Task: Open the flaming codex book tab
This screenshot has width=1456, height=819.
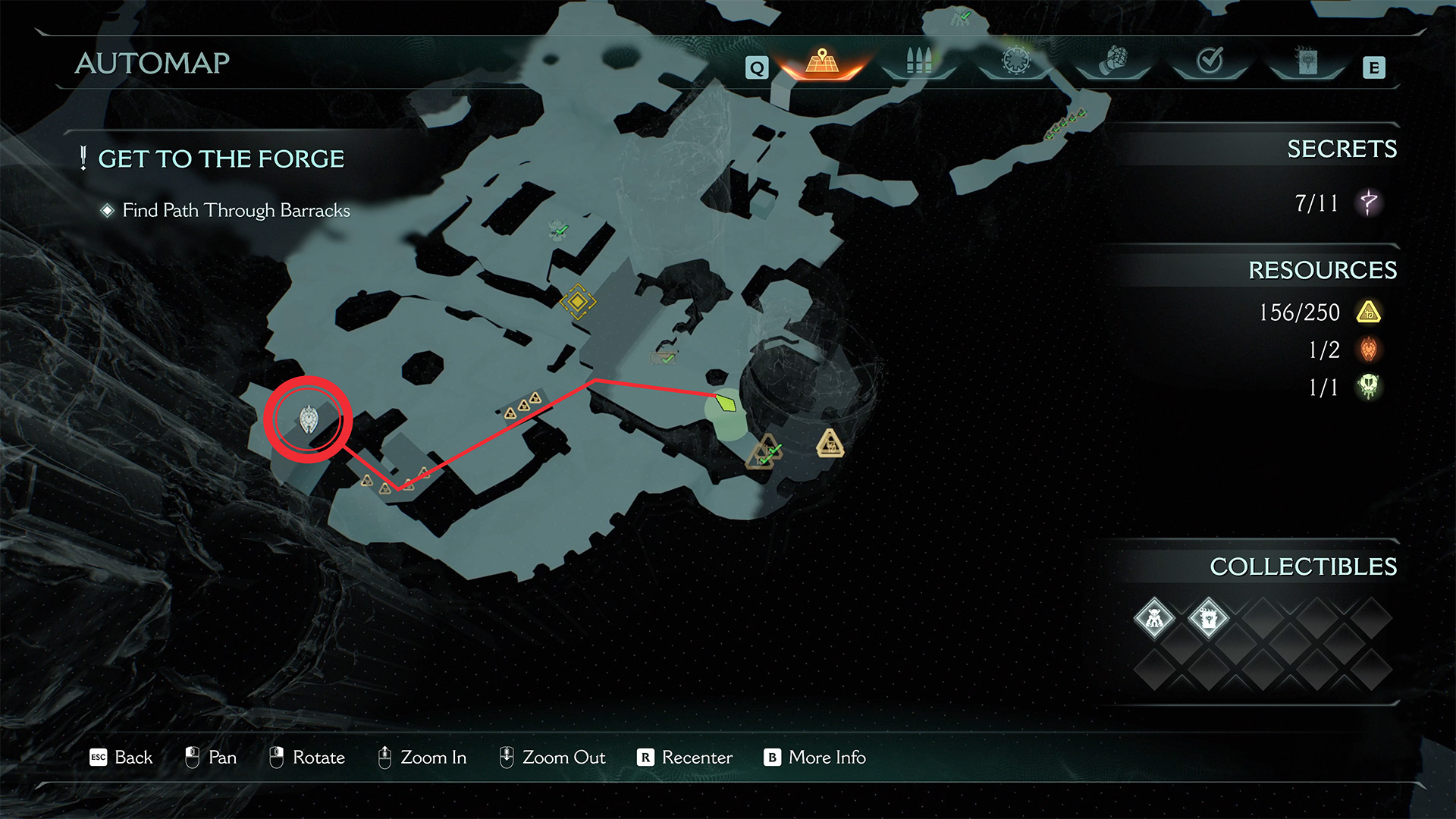Action: point(1307,61)
